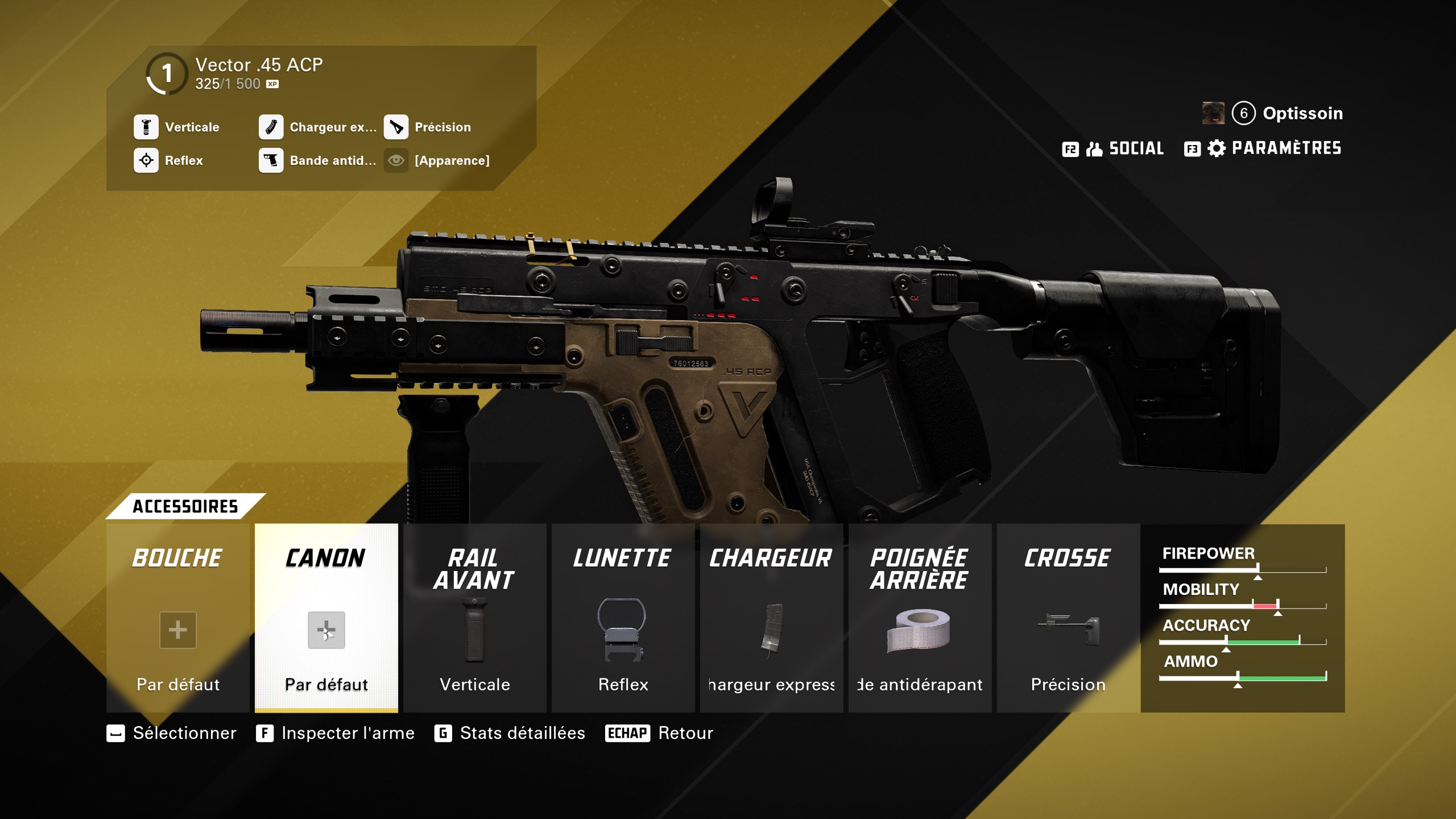Expand the Chargeur attachment category
This screenshot has height=819, width=1456.
(x=771, y=559)
